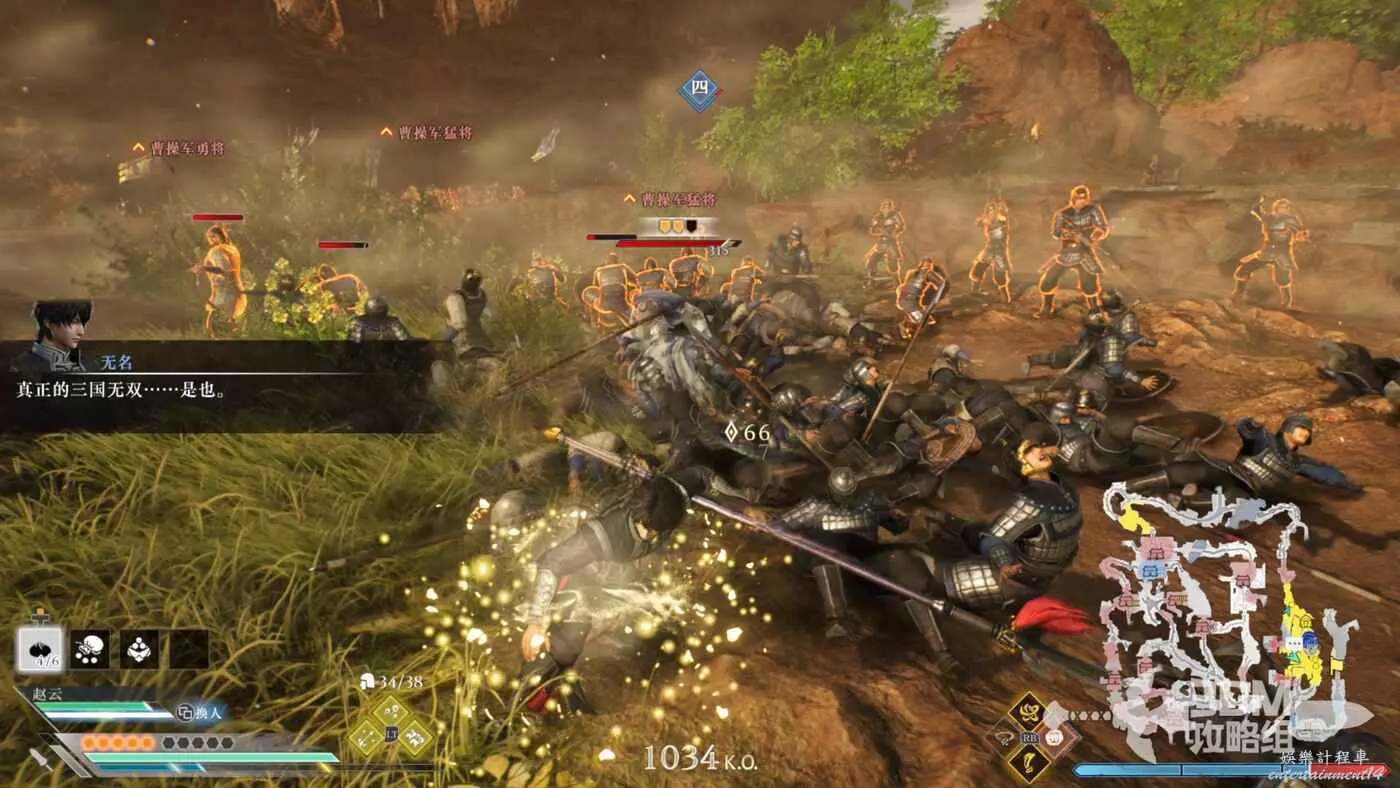
Task: Select the blue 四 objective marker
Action: [x=700, y=90]
